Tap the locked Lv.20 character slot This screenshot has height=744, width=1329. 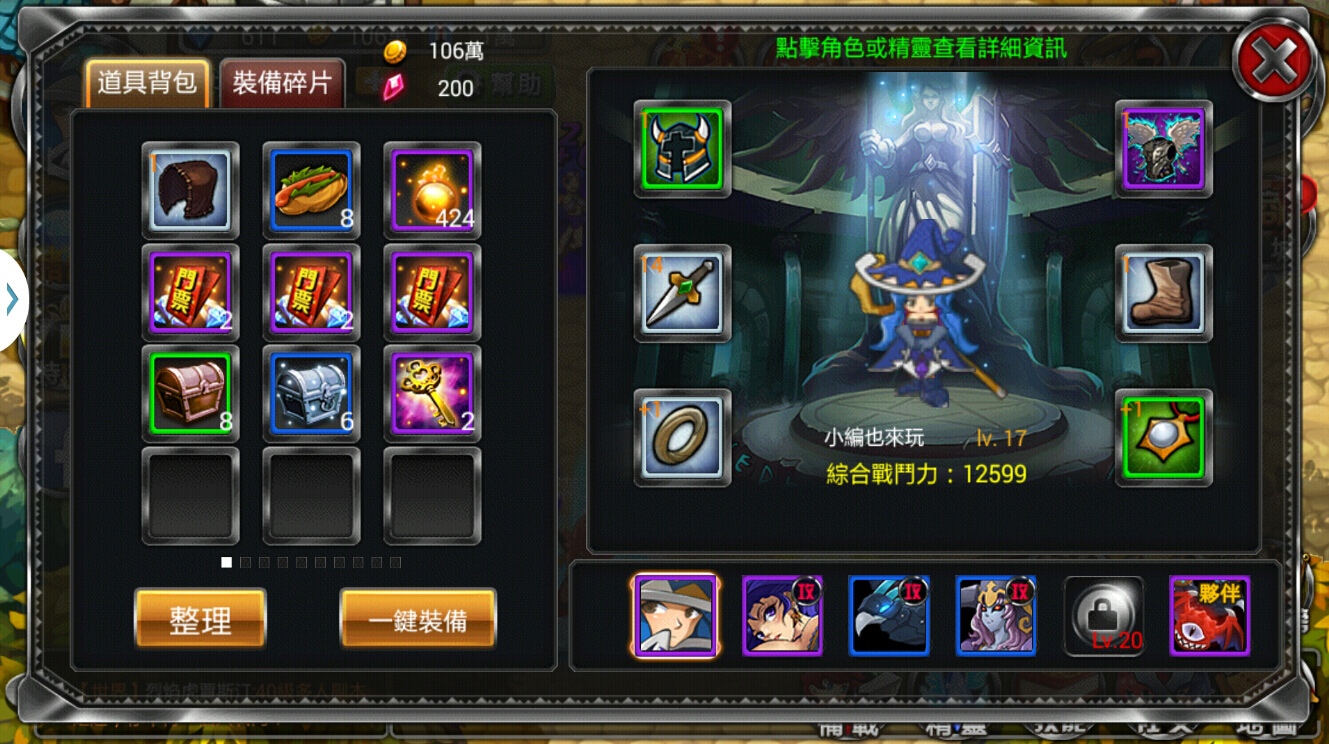[x=1101, y=616]
